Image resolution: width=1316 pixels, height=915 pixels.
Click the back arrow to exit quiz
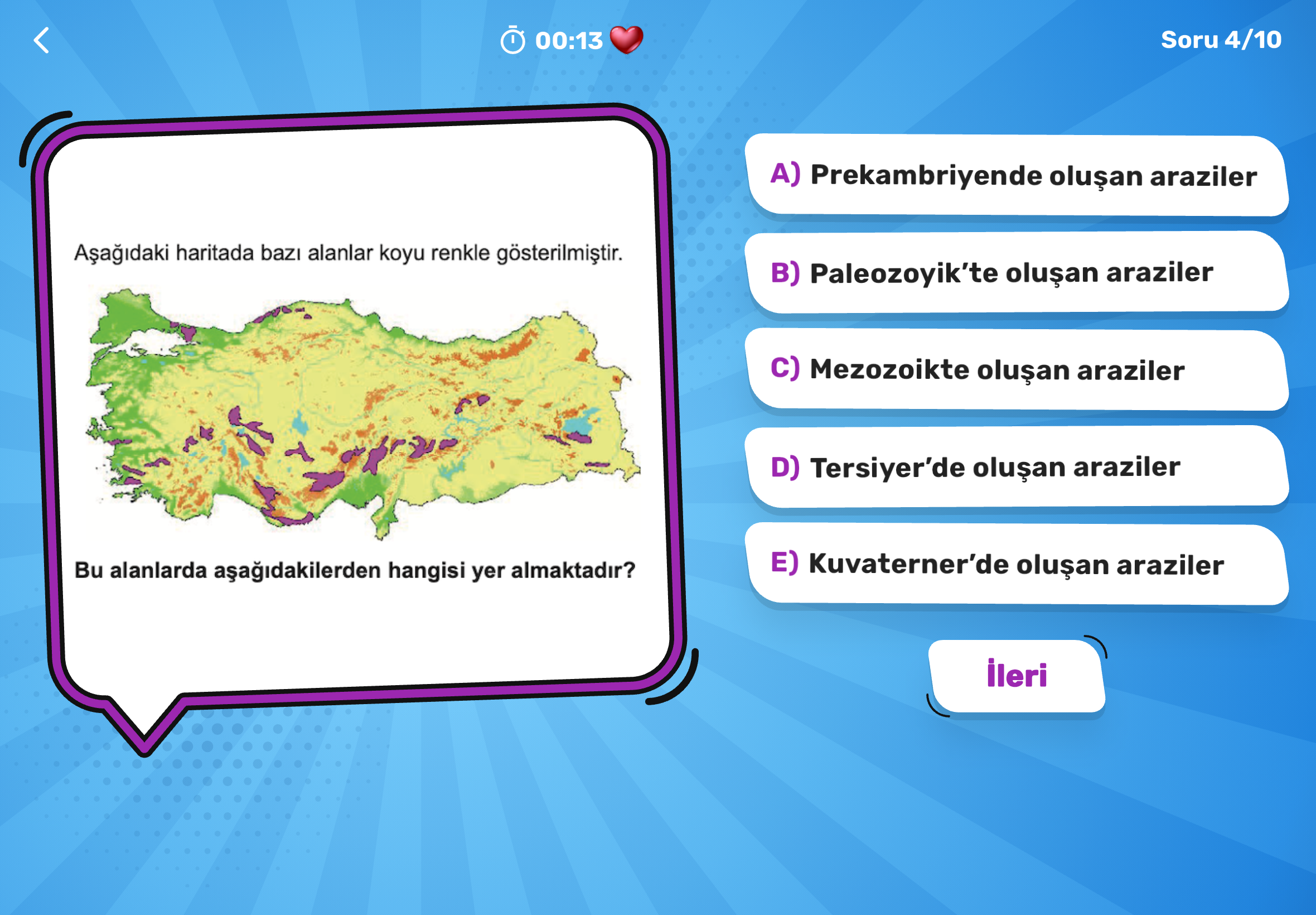41,40
